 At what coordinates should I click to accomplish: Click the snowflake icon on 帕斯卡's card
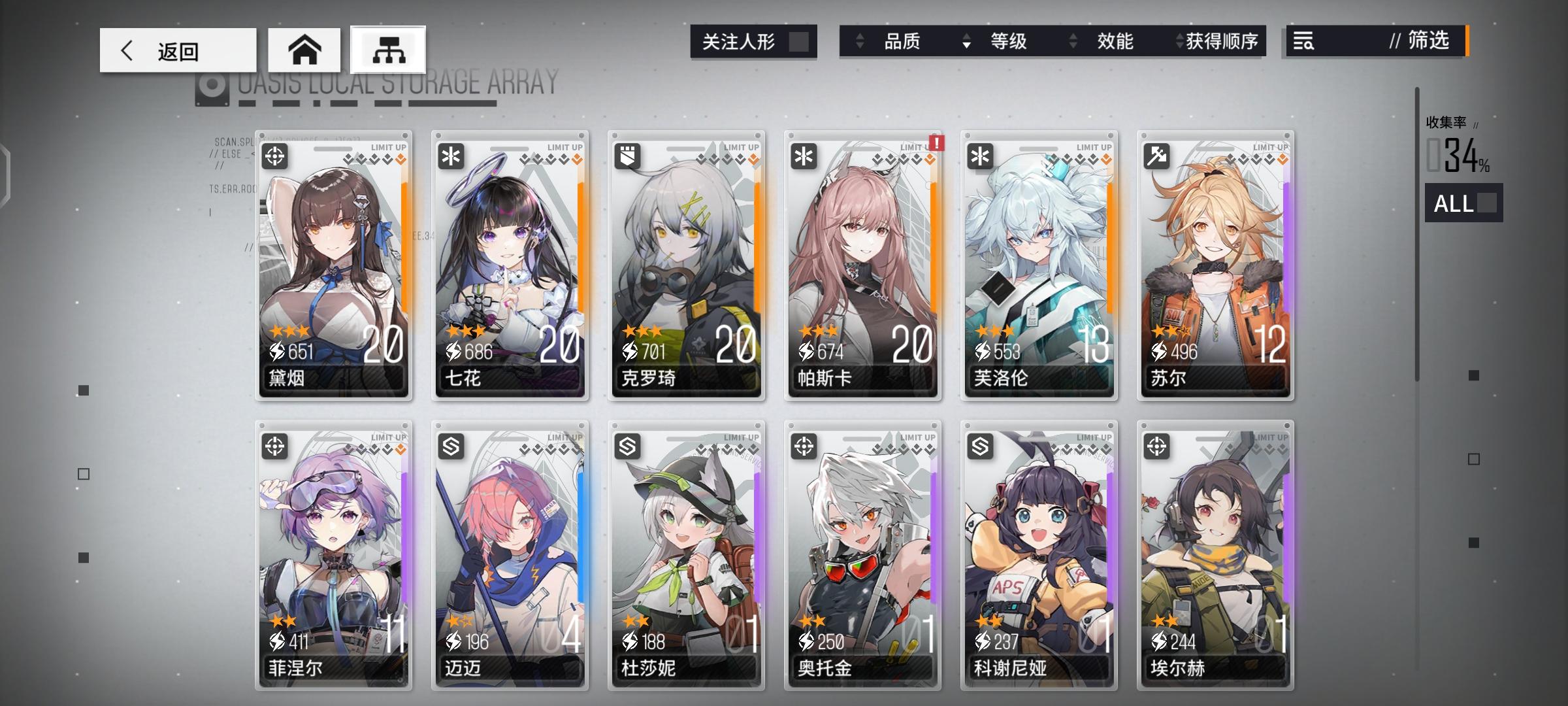coord(806,157)
